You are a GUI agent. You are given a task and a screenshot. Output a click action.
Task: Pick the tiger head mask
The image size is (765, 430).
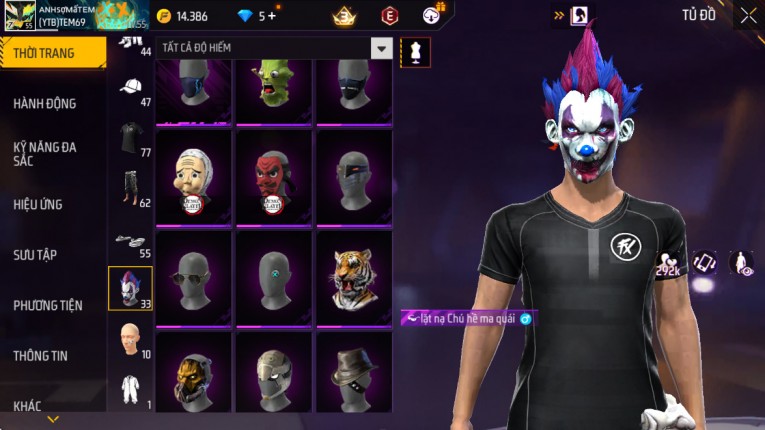point(354,277)
